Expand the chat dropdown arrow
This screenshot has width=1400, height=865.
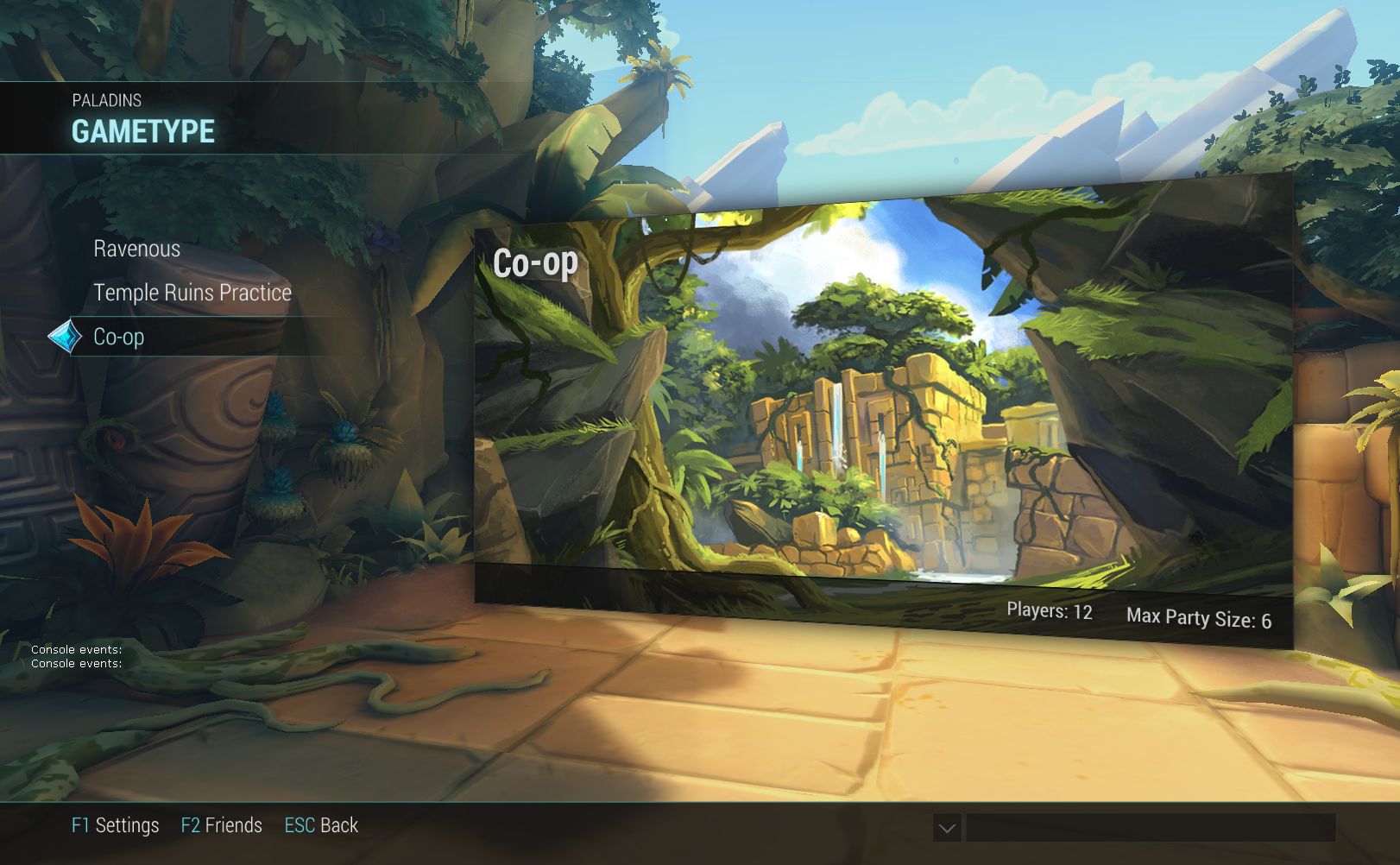coord(947,828)
